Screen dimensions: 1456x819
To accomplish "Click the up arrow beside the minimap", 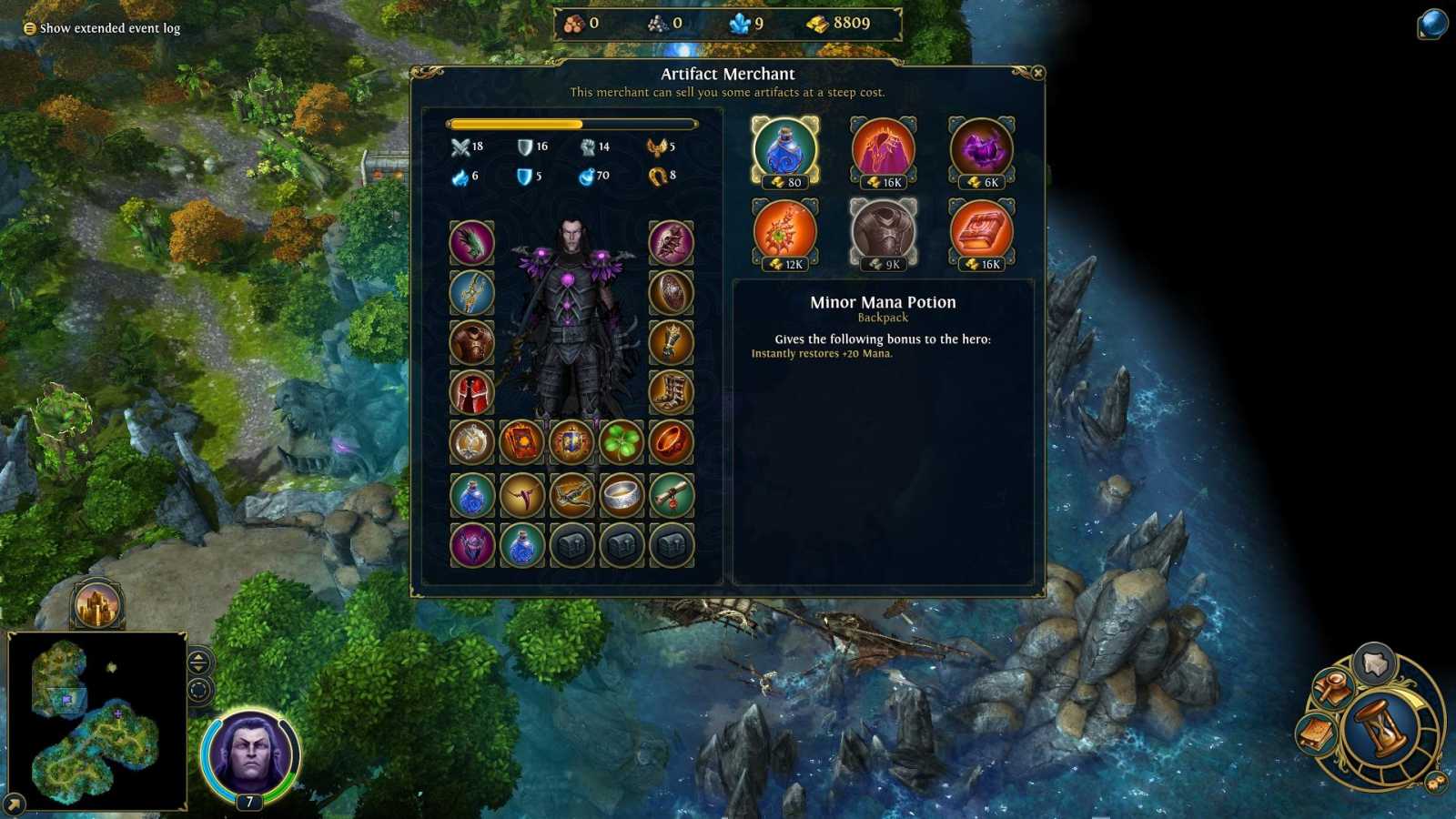I will point(197,655).
